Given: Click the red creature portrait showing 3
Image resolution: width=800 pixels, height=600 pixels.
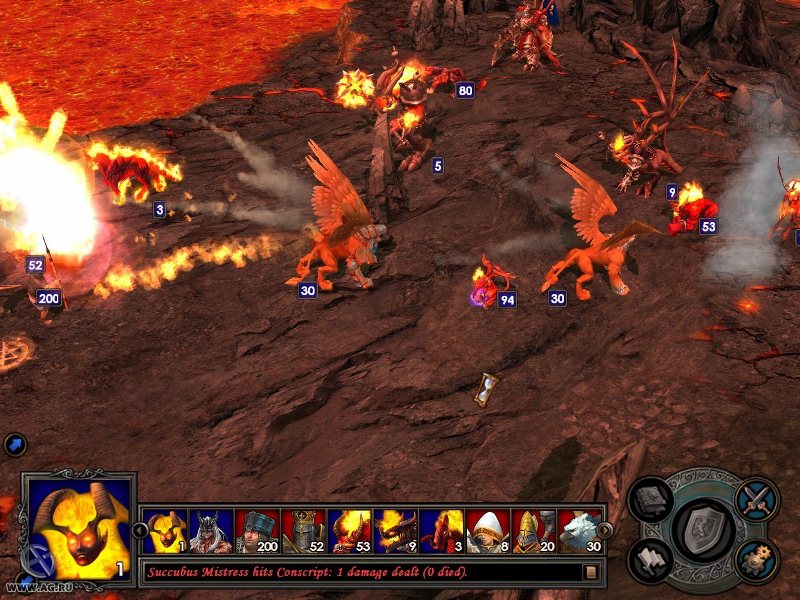Looking at the screenshot, I should 440,531.
